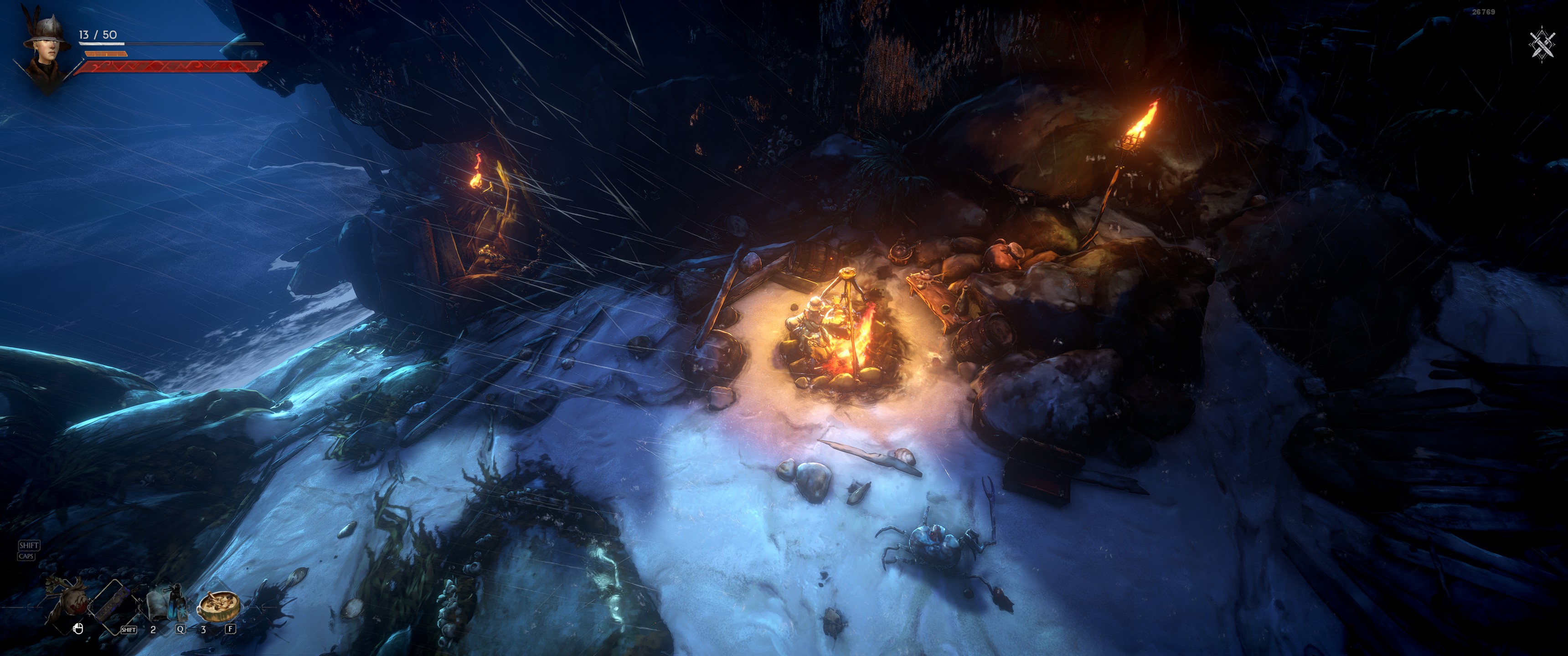Click the crossed swords emblem icon
Image resolution: width=1568 pixels, height=656 pixels.
point(1542,45)
